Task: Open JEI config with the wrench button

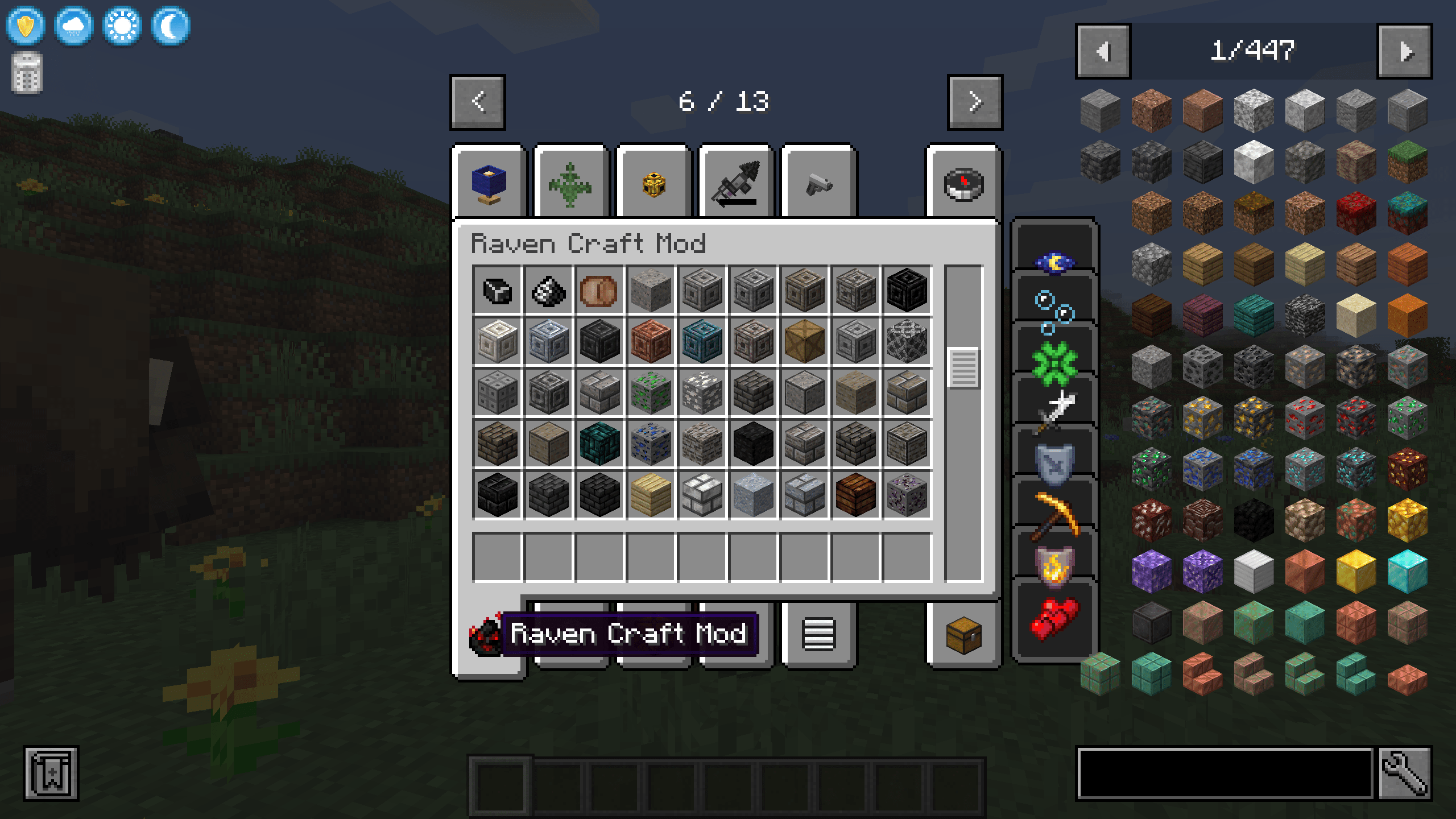Action: (1404, 773)
